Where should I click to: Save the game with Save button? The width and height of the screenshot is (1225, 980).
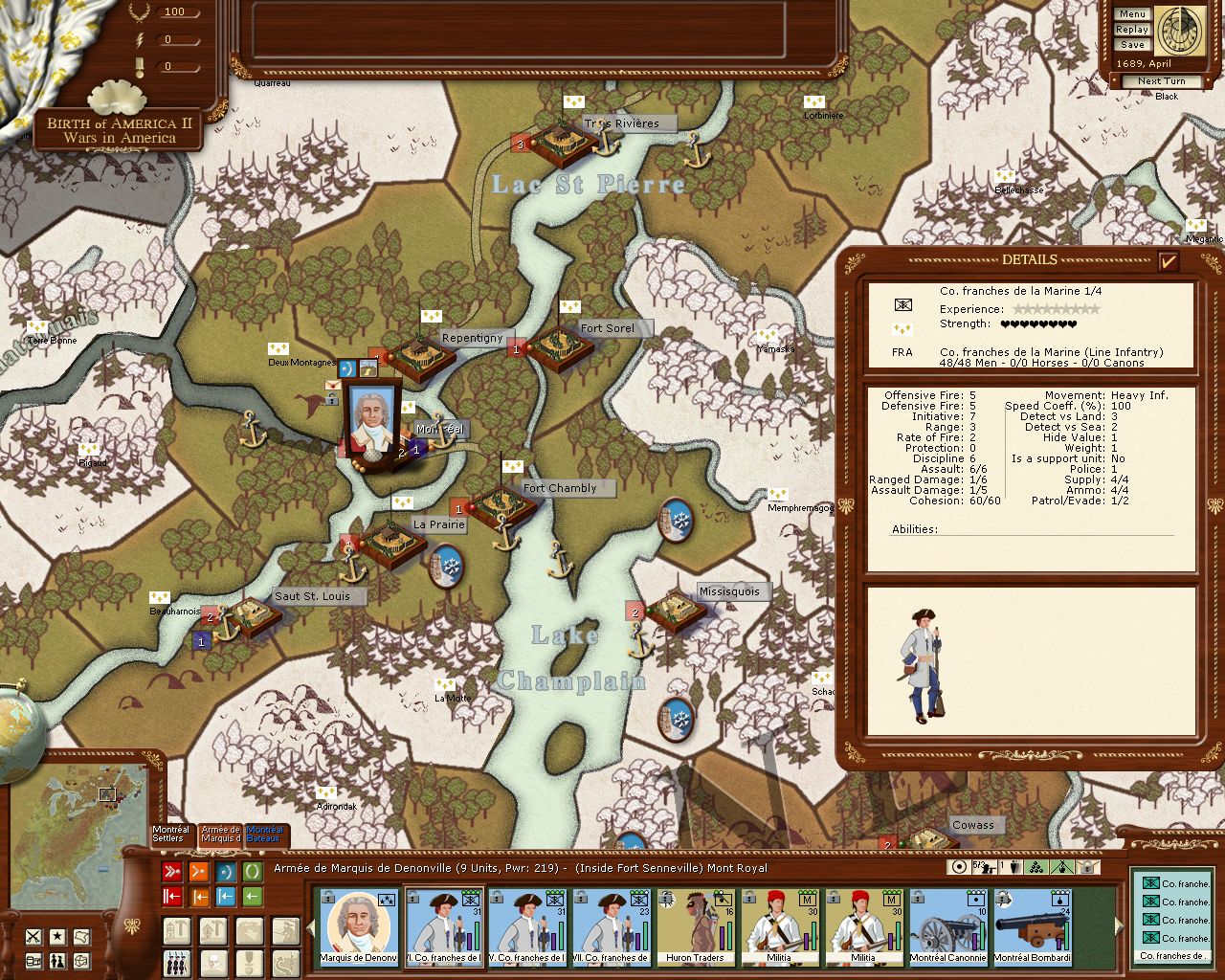click(x=1132, y=45)
